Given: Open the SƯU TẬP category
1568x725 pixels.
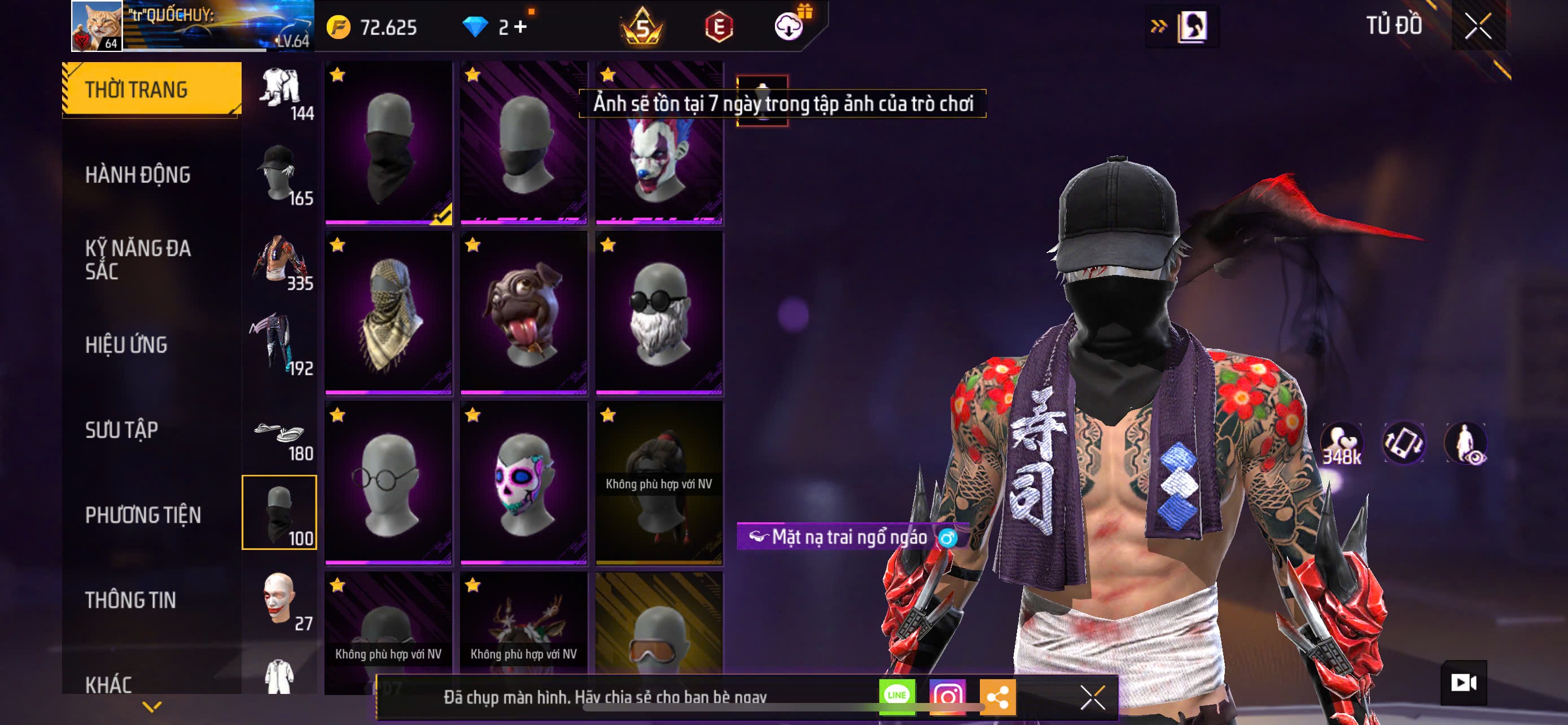Looking at the screenshot, I should coord(122,430).
